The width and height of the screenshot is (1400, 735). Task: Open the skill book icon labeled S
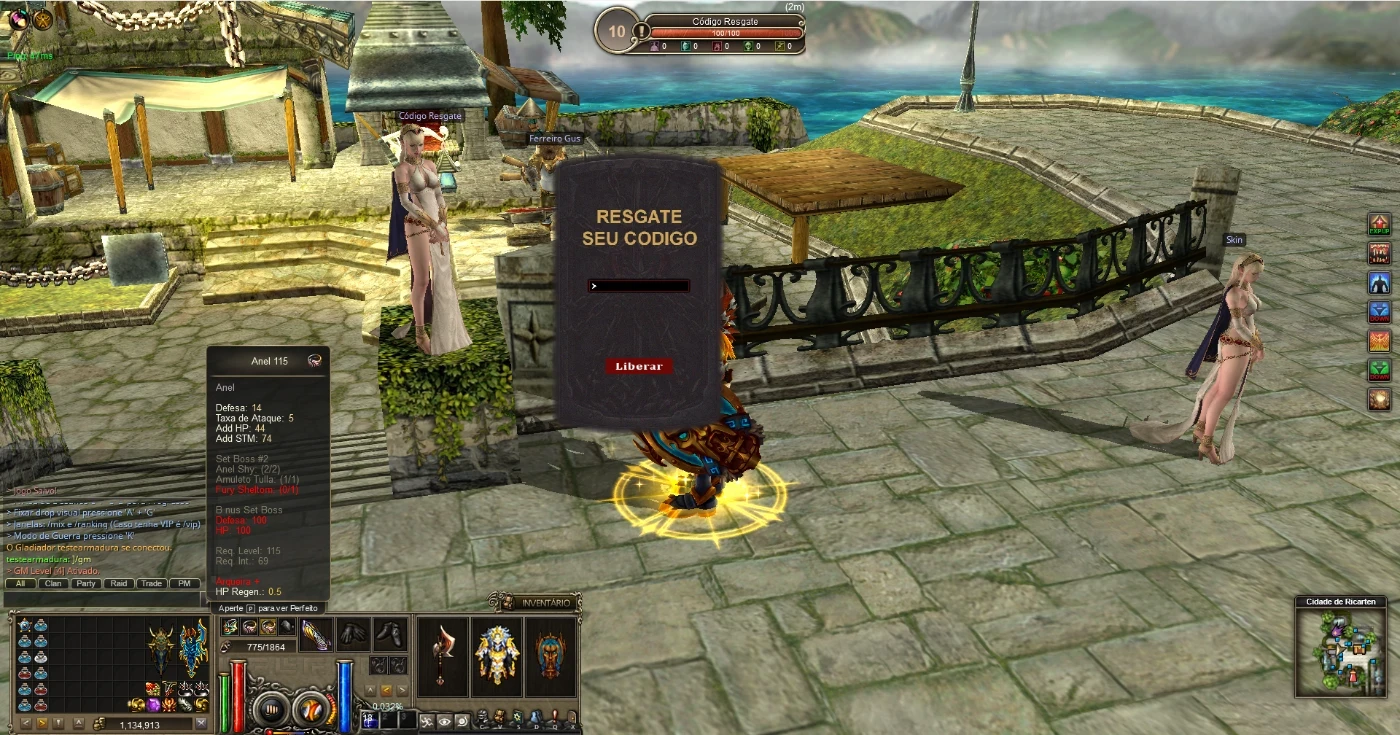click(x=517, y=716)
